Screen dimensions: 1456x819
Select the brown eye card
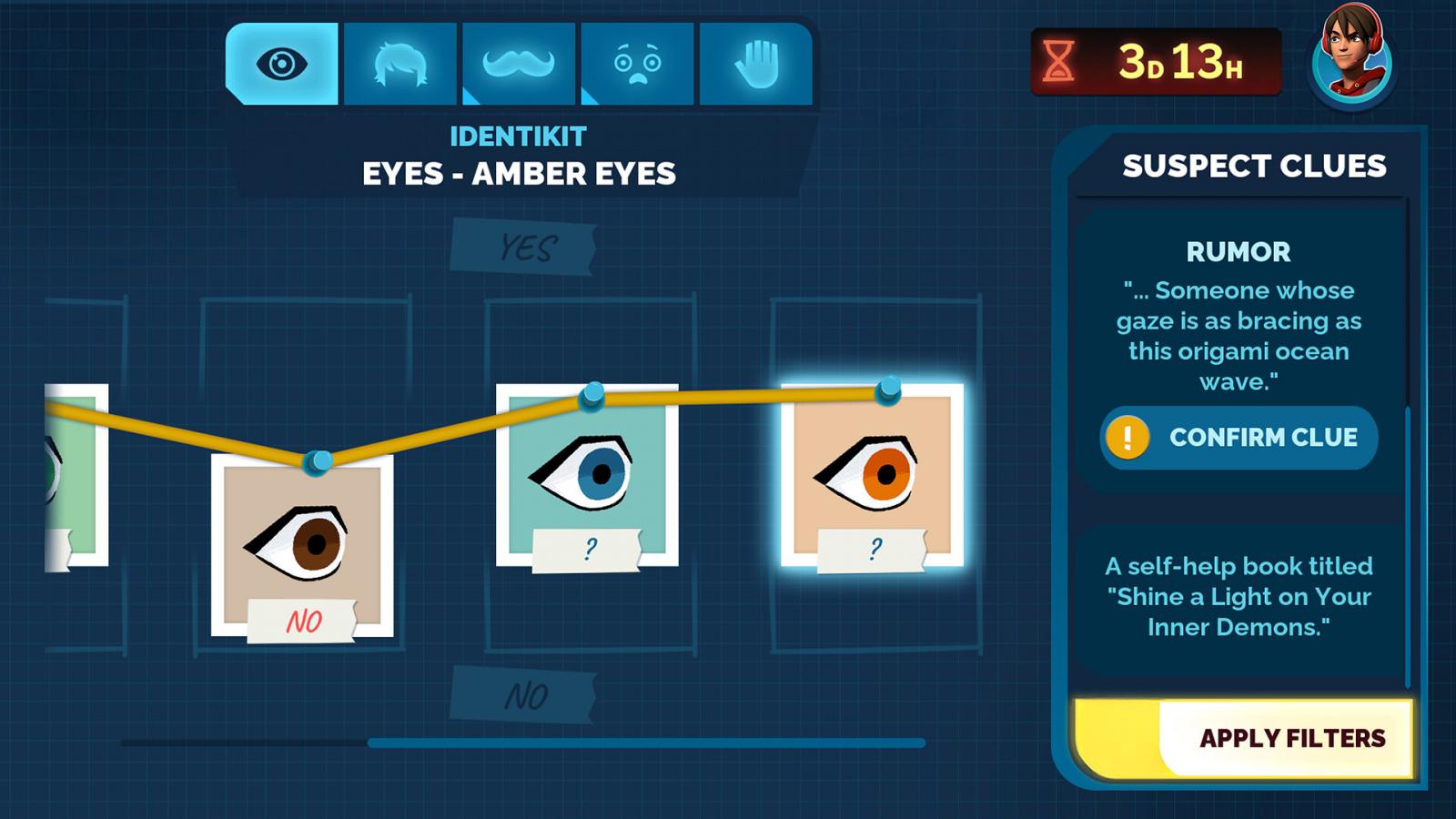302,544
